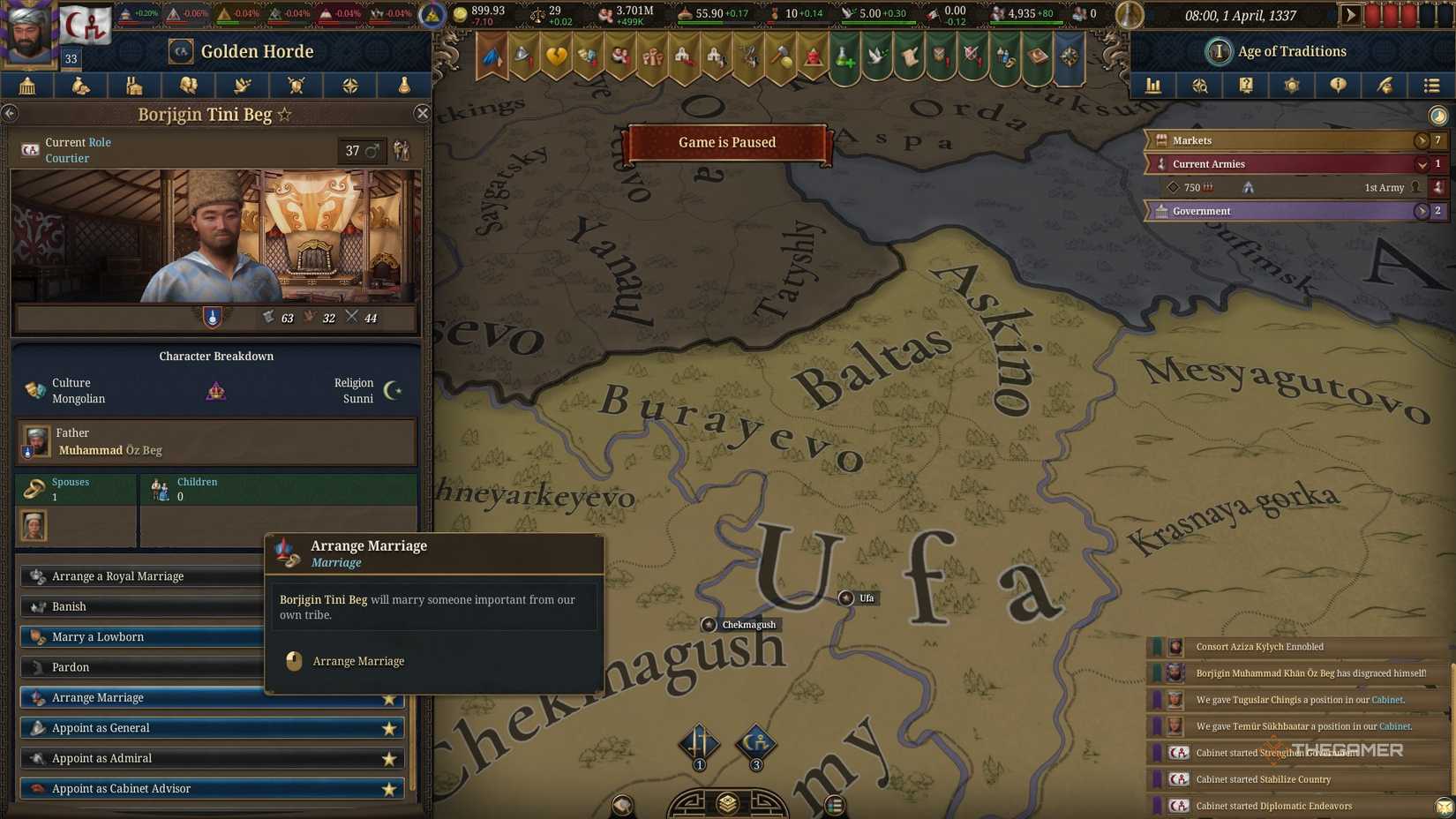This screenshot has width=1456, height=819.
Task: Open the message log list icon at top right
Action: [x=1431, y=86]
